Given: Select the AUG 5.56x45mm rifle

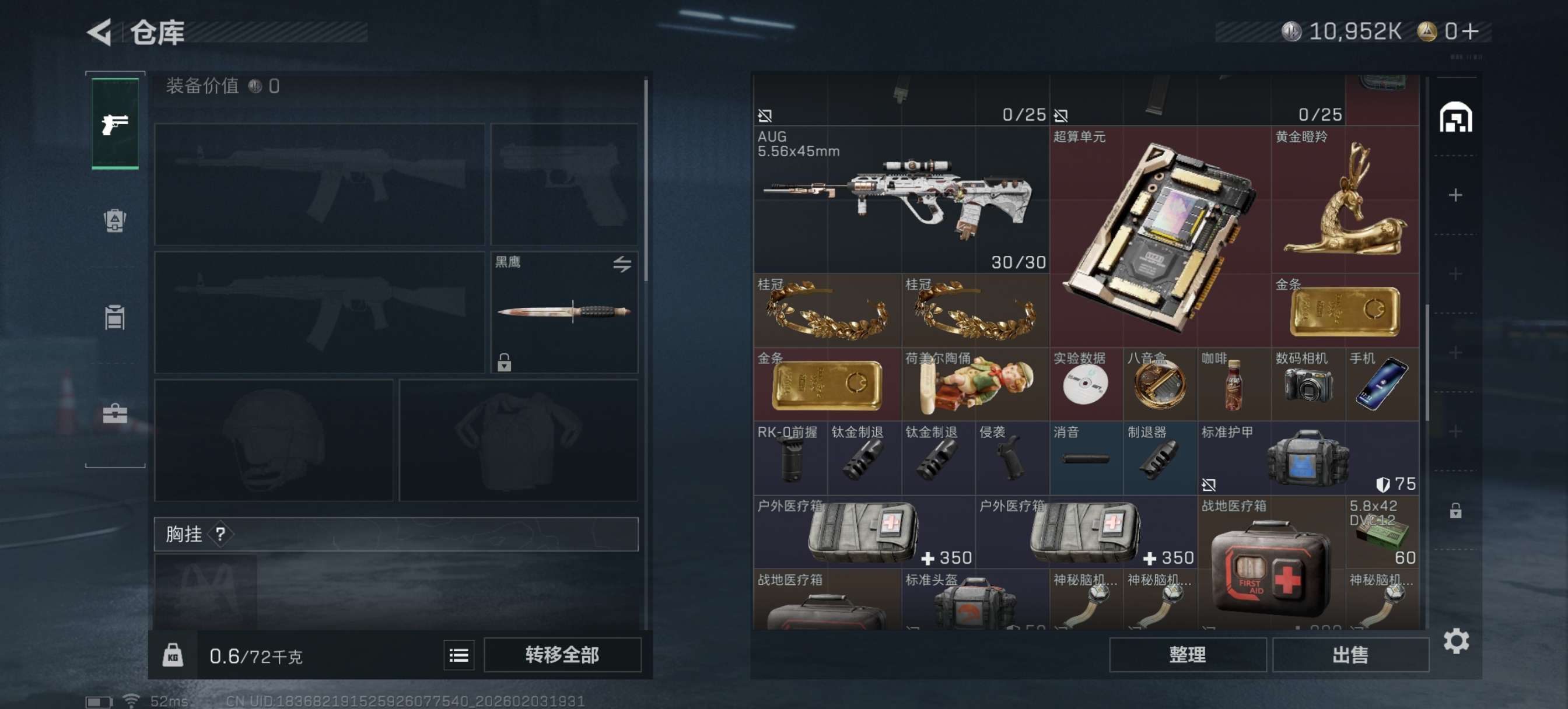Looking at the screenshot, I should (900, 199).
